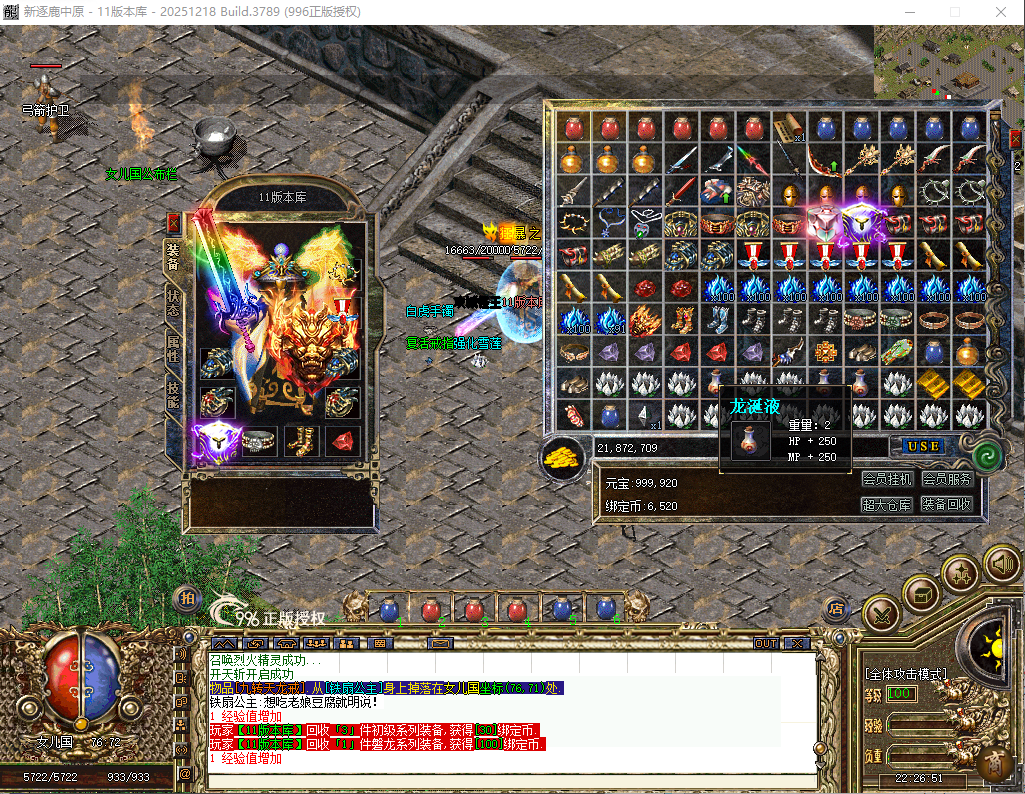Open 会员挂机 member auto-play
Viewport: 1025px width, 794px height.
pos(887,480)
